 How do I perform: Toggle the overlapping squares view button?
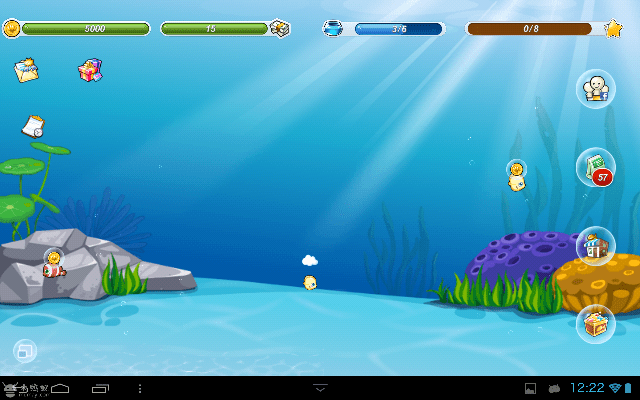25,351
